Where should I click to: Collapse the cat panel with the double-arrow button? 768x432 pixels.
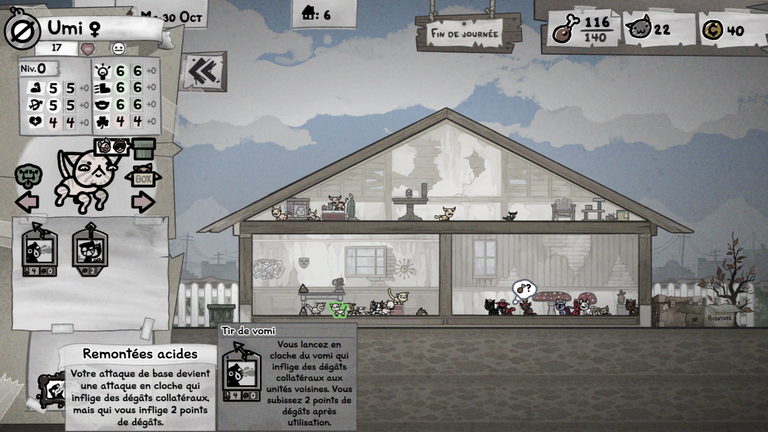point(204,71)
